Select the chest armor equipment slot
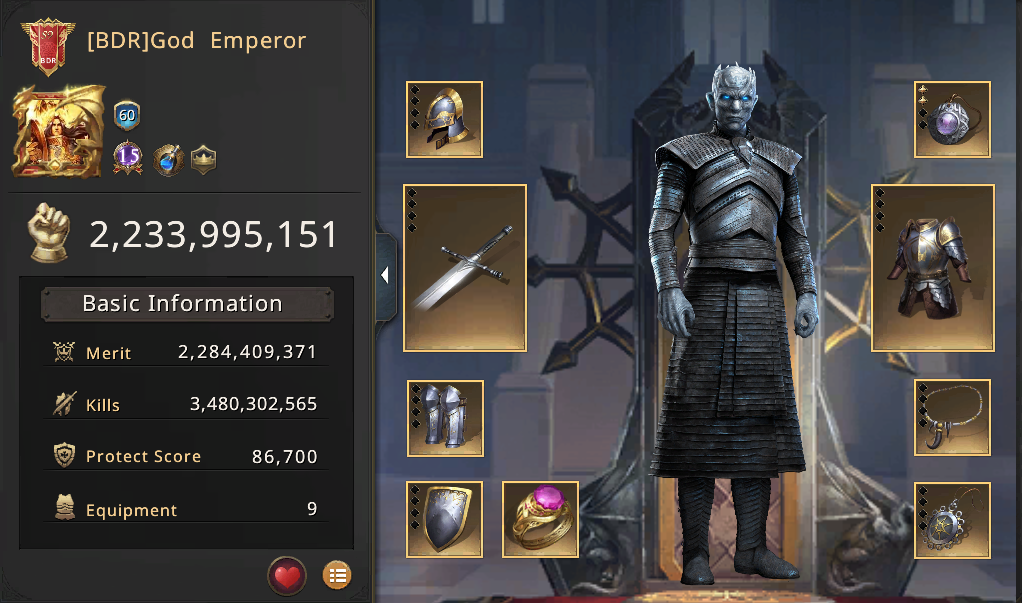This screenshot has height=603, width=1022. click(x=933, y=268)
